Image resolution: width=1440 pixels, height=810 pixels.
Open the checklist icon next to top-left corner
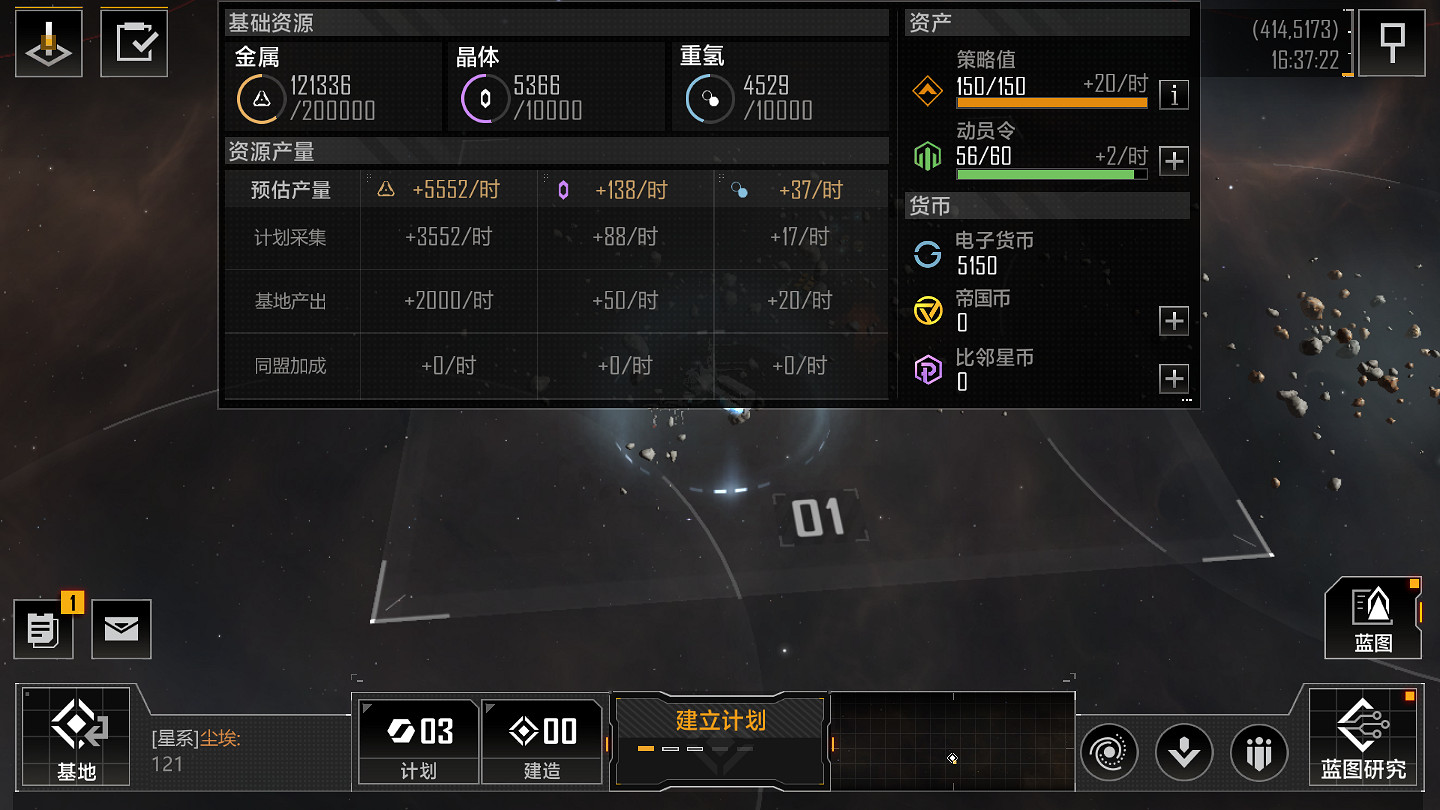[x=133, y=42]
